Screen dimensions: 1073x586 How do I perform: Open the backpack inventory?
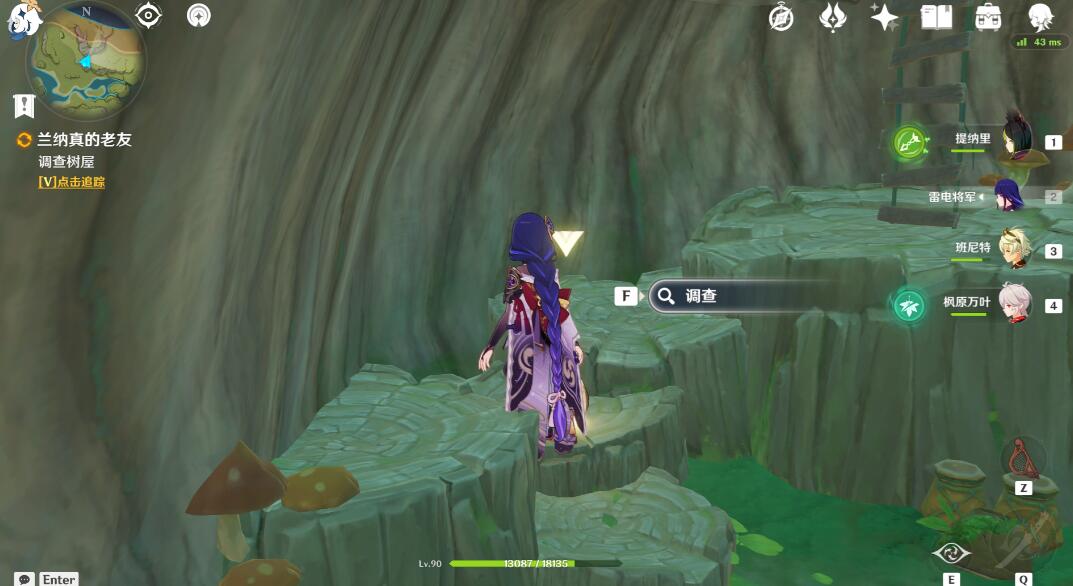tap(989, 17)
